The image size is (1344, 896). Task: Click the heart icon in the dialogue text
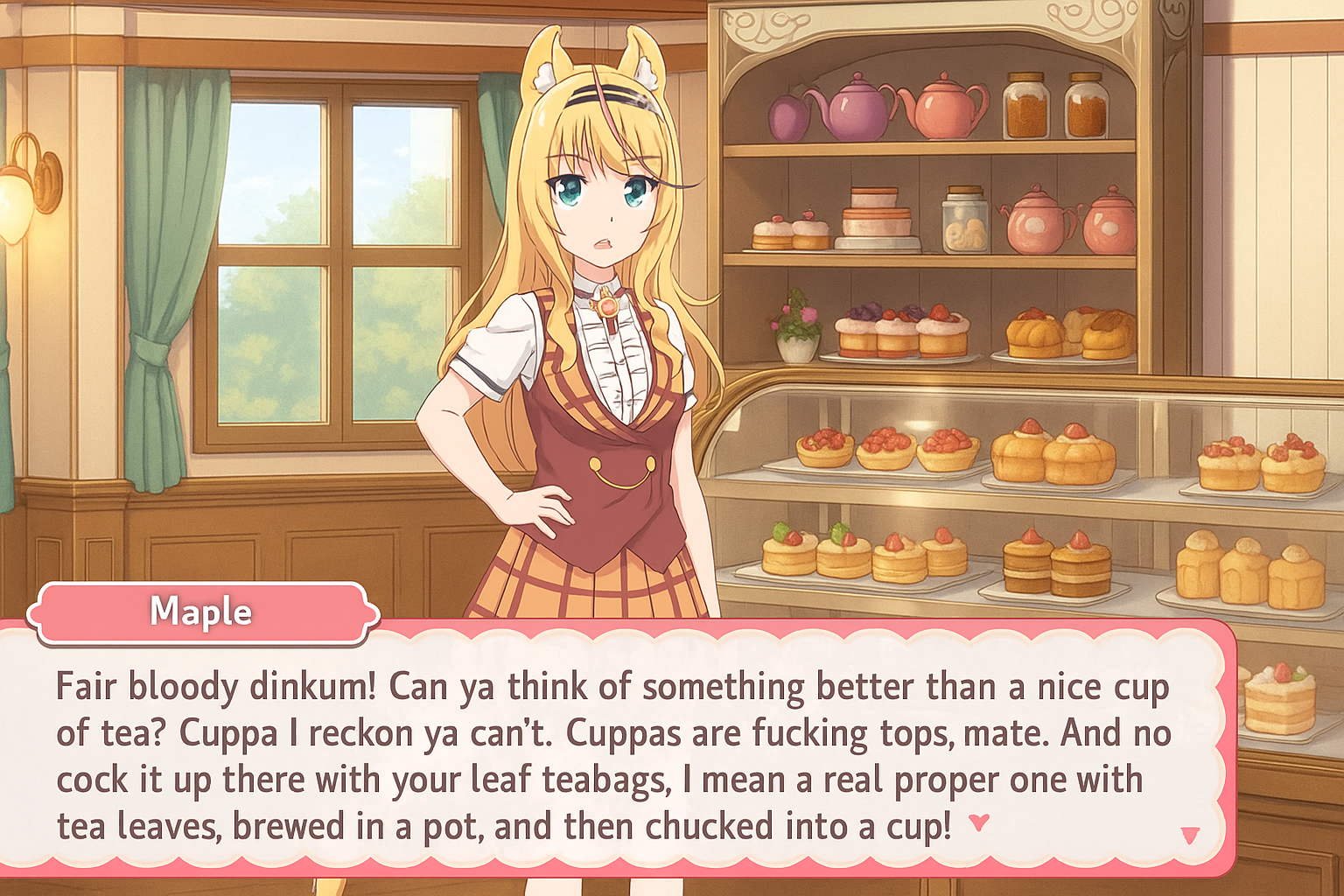click(x=980, y=822)
